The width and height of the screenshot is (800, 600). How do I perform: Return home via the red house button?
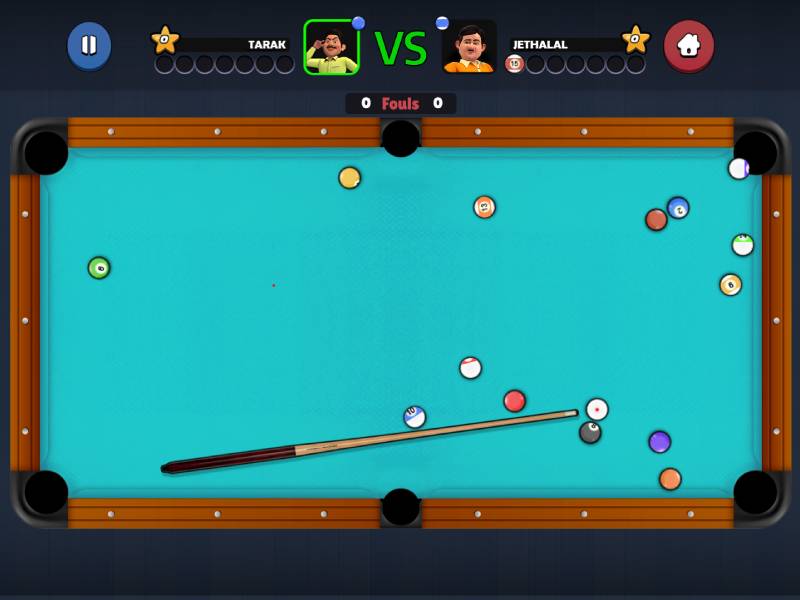[689, 45]
